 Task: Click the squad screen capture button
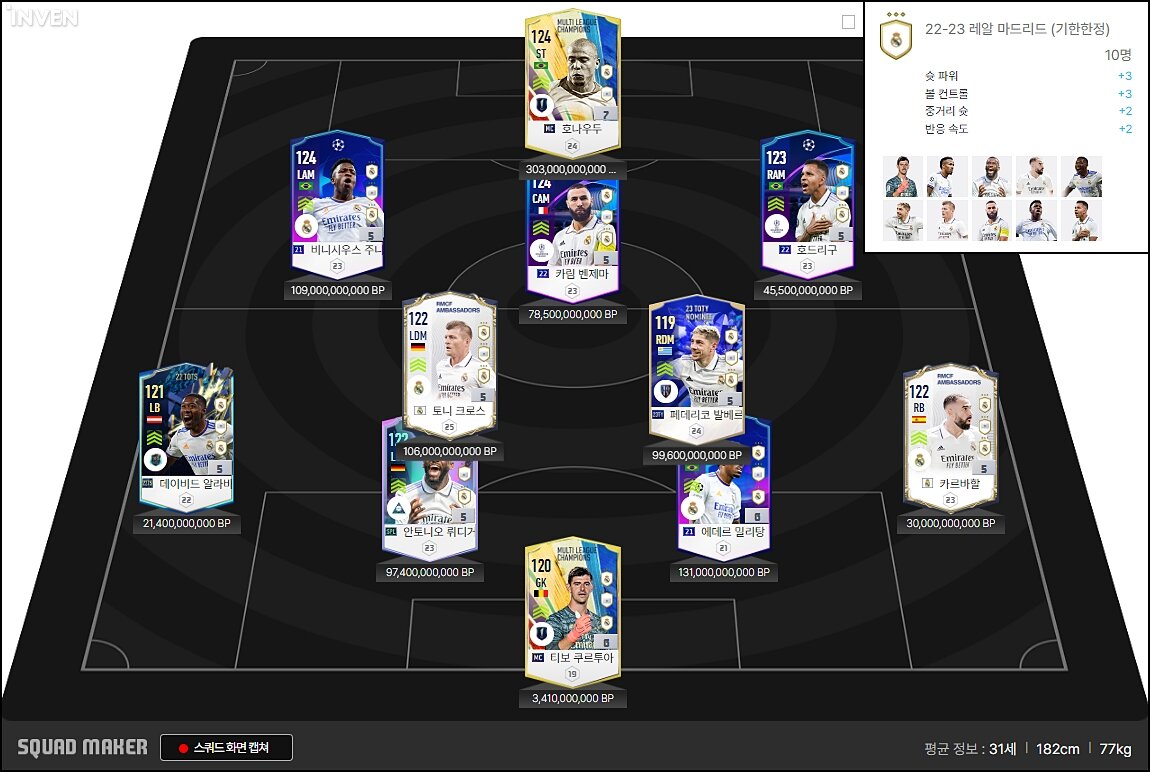tap(227, 748)
